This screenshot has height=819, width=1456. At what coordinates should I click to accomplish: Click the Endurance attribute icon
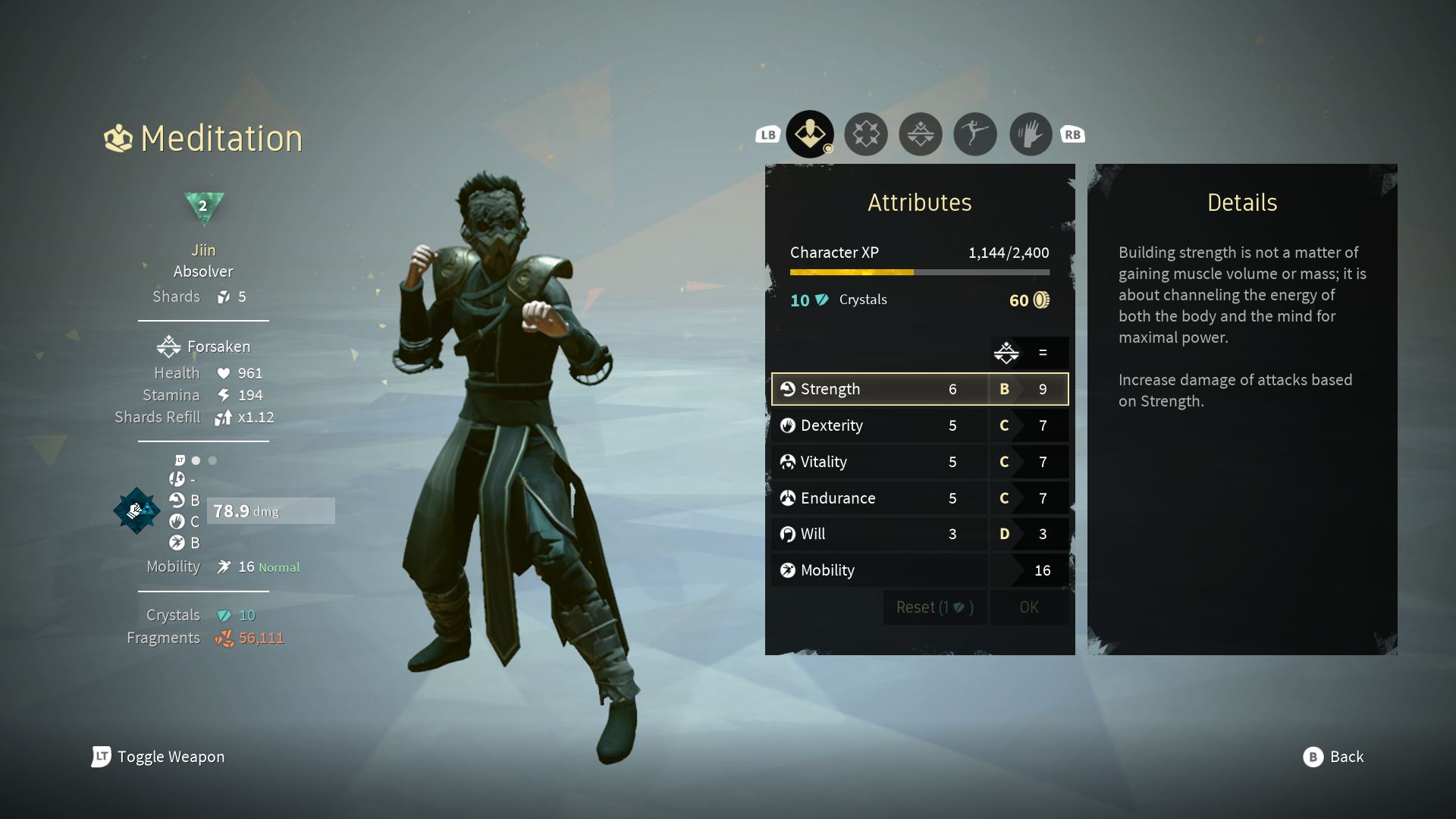click(x=789, y=498)
